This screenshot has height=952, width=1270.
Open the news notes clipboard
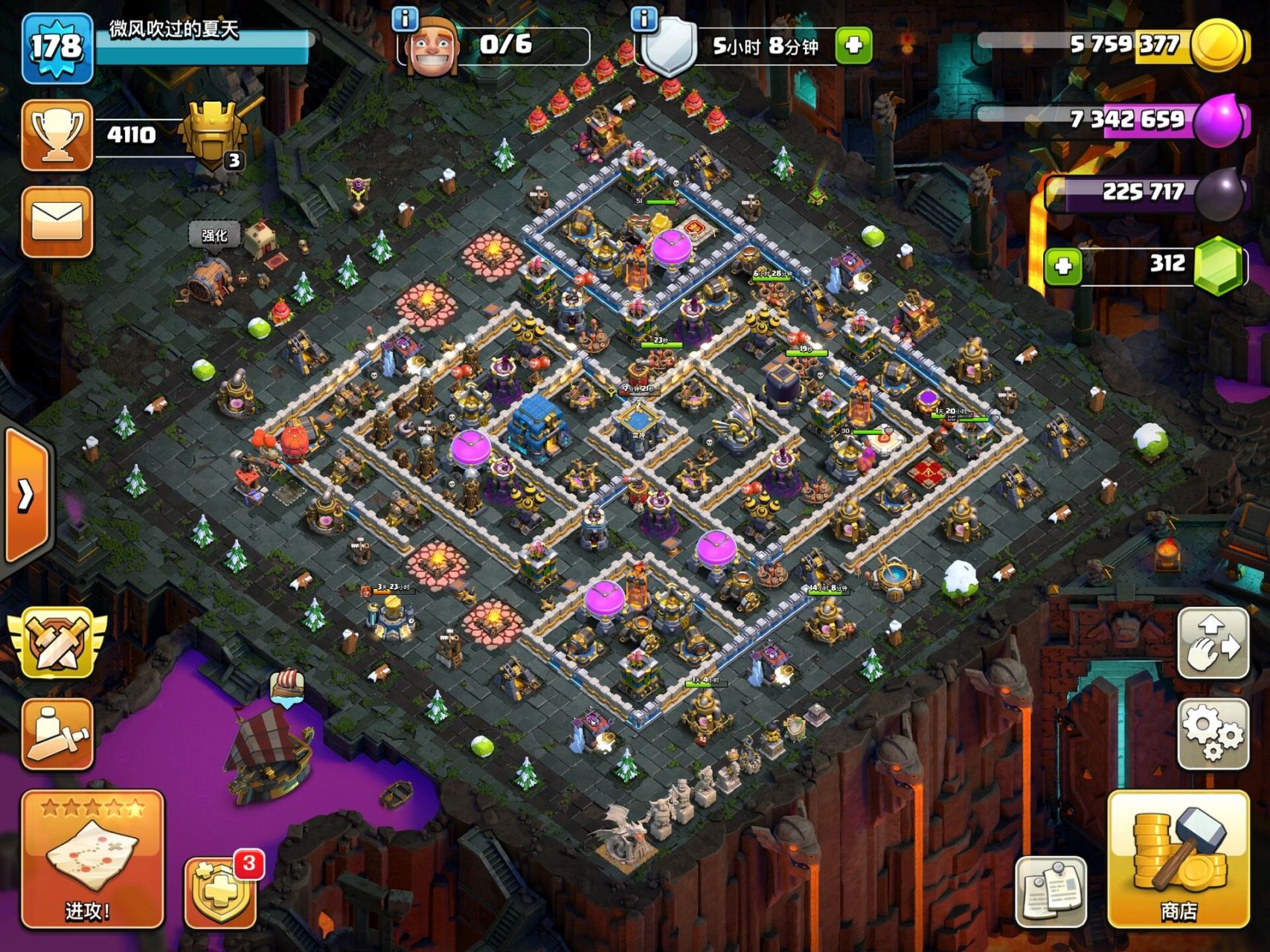click(1051, 891)
